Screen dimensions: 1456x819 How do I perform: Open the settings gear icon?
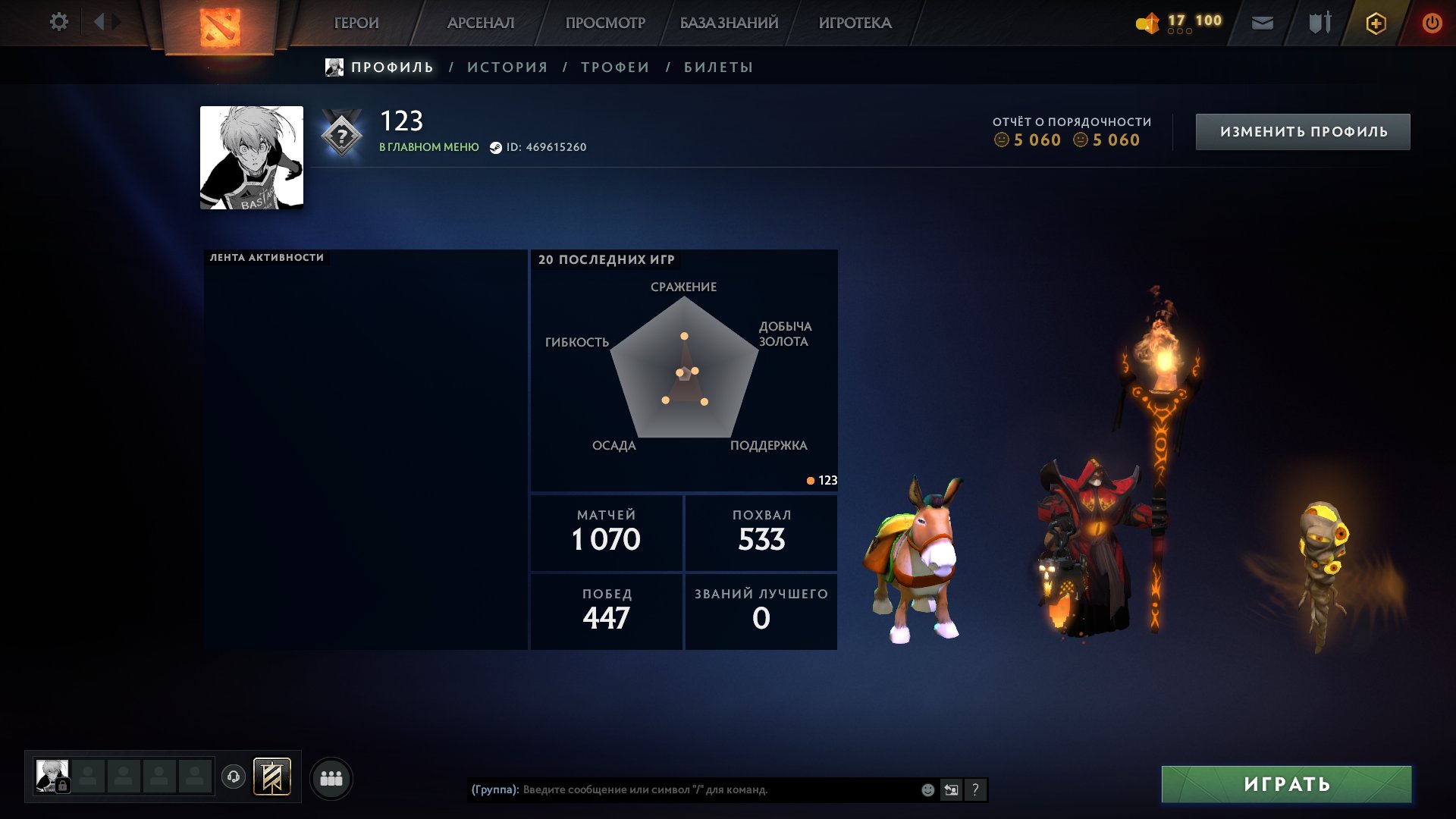coord(58,22)
